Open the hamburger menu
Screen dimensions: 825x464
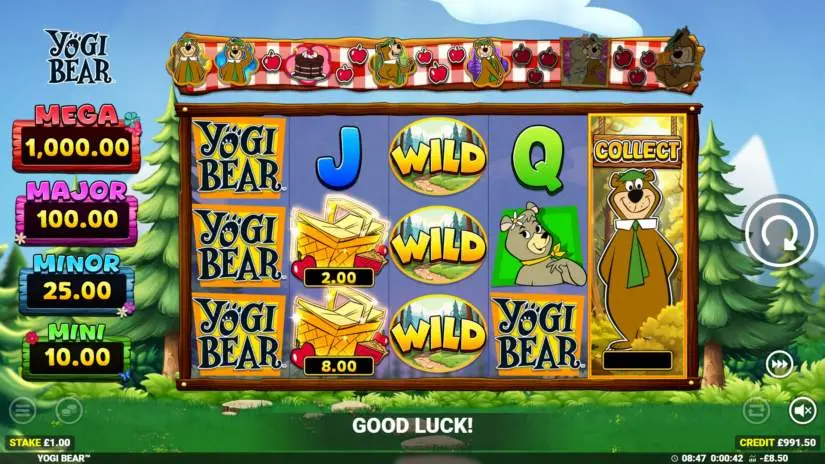pyautogui.click(x=21, y=408)
